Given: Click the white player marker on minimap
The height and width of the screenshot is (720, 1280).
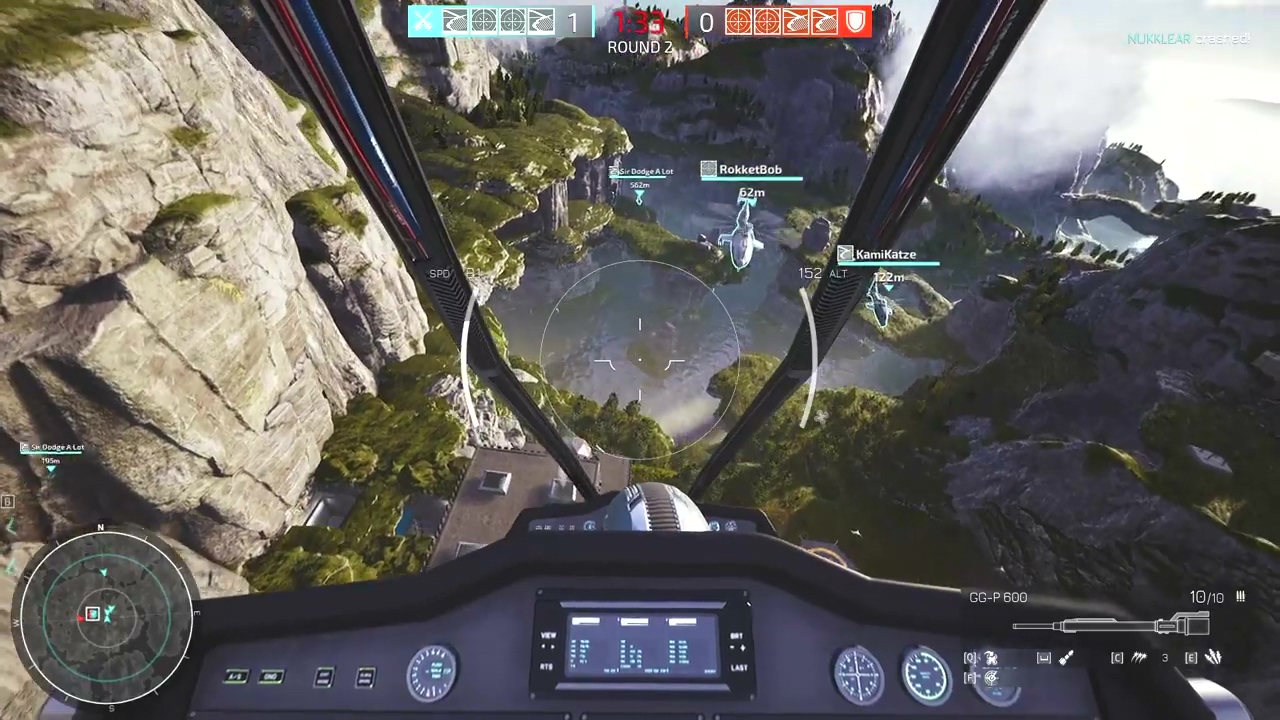Looking at the screenshot, I should tap(93, 614).
